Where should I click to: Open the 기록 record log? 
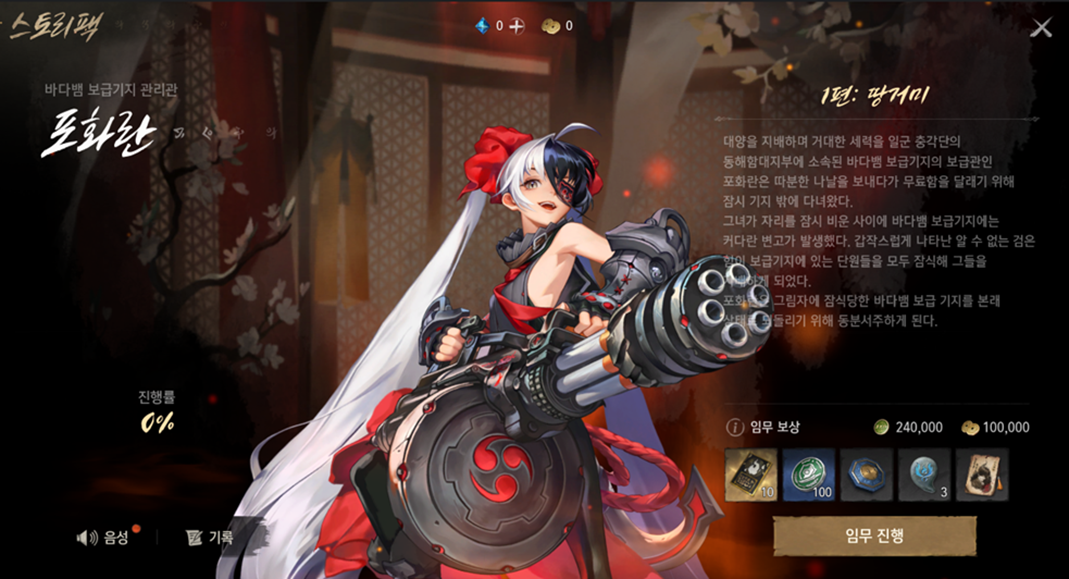pos(210,537)
